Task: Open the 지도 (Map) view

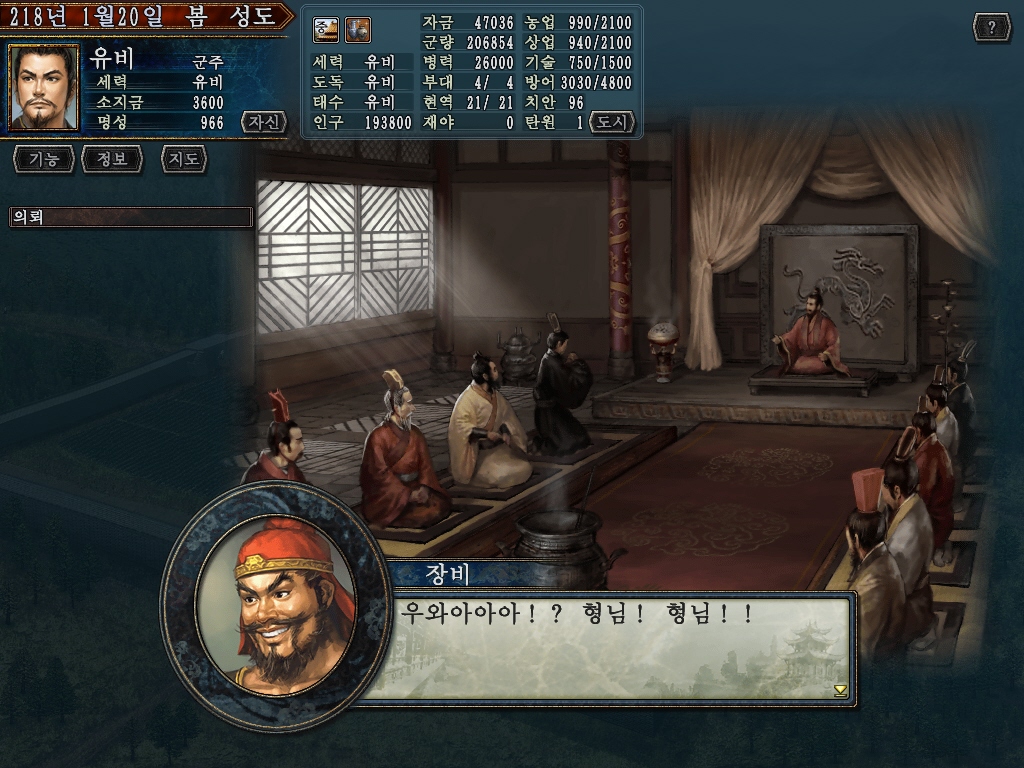Action: tap(183, 159)
